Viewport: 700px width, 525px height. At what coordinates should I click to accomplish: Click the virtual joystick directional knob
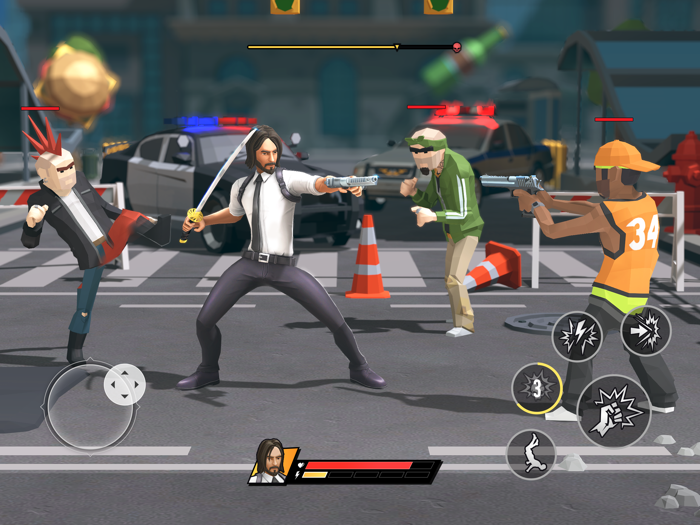[x=125, y=384]
